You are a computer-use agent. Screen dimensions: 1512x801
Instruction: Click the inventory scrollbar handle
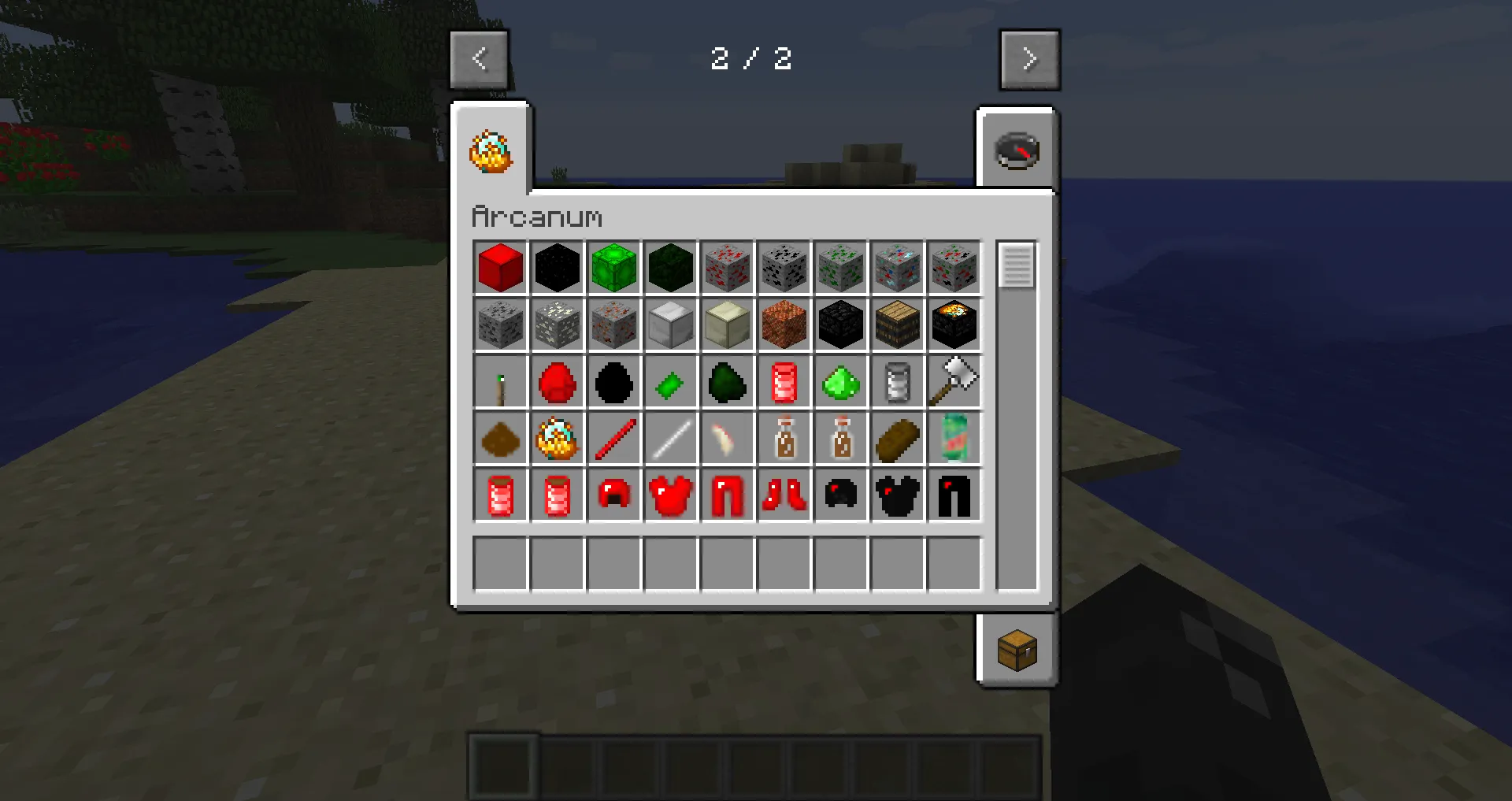[1016, 266]
